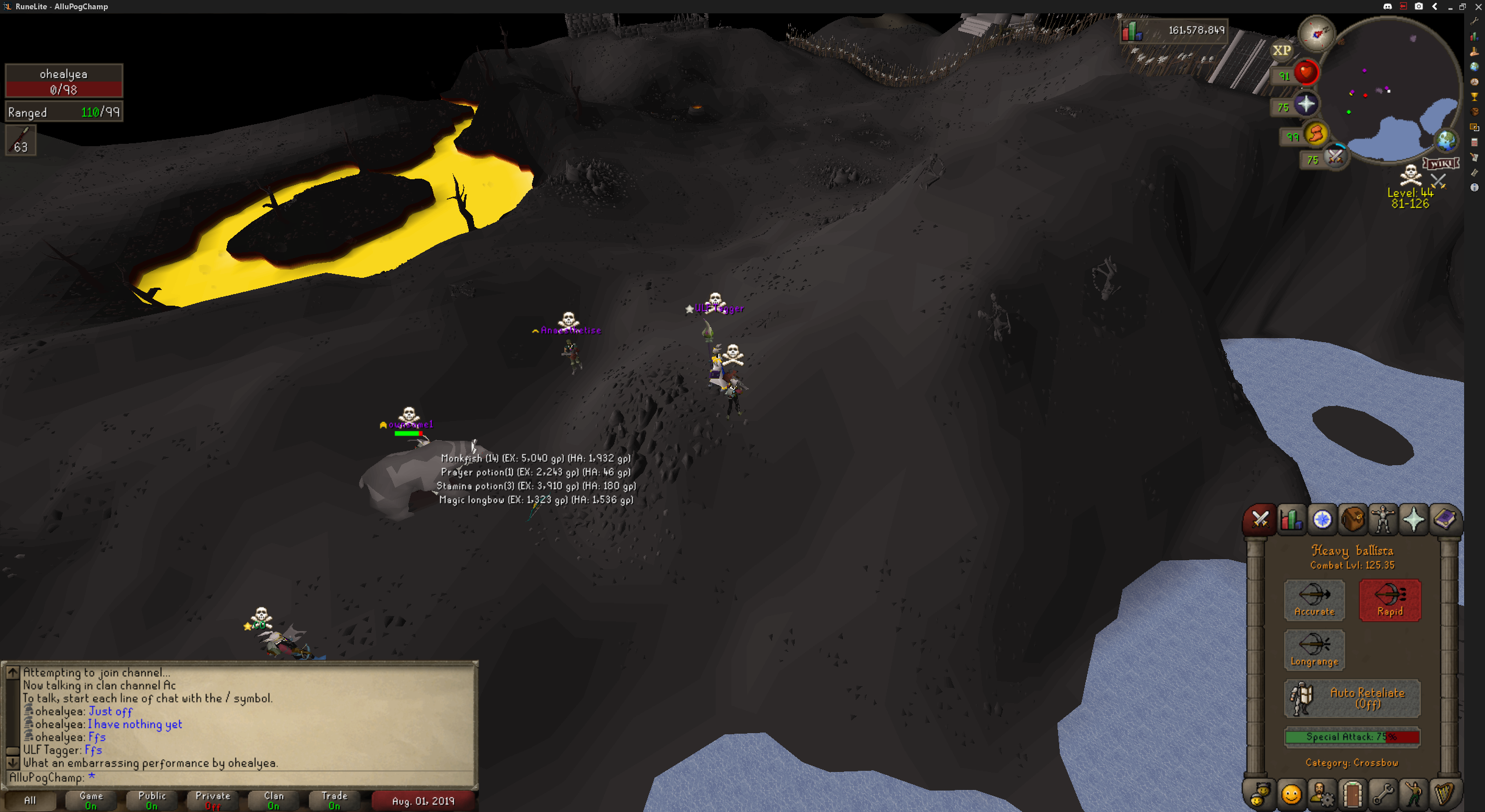
Task: Click the compass to face north
Action: 1317,34
